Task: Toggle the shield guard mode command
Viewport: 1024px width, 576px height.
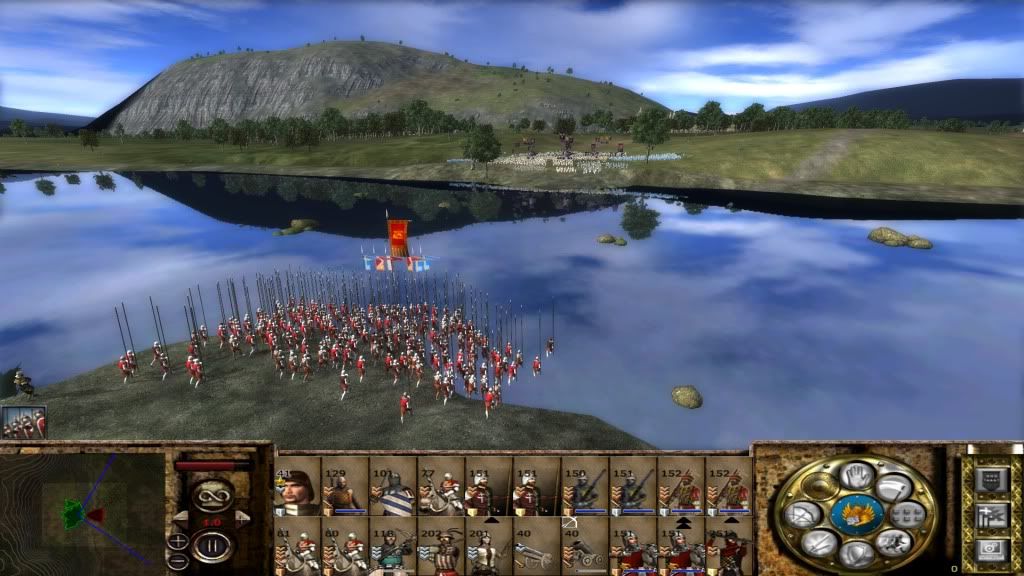Action: pos(857,553)
